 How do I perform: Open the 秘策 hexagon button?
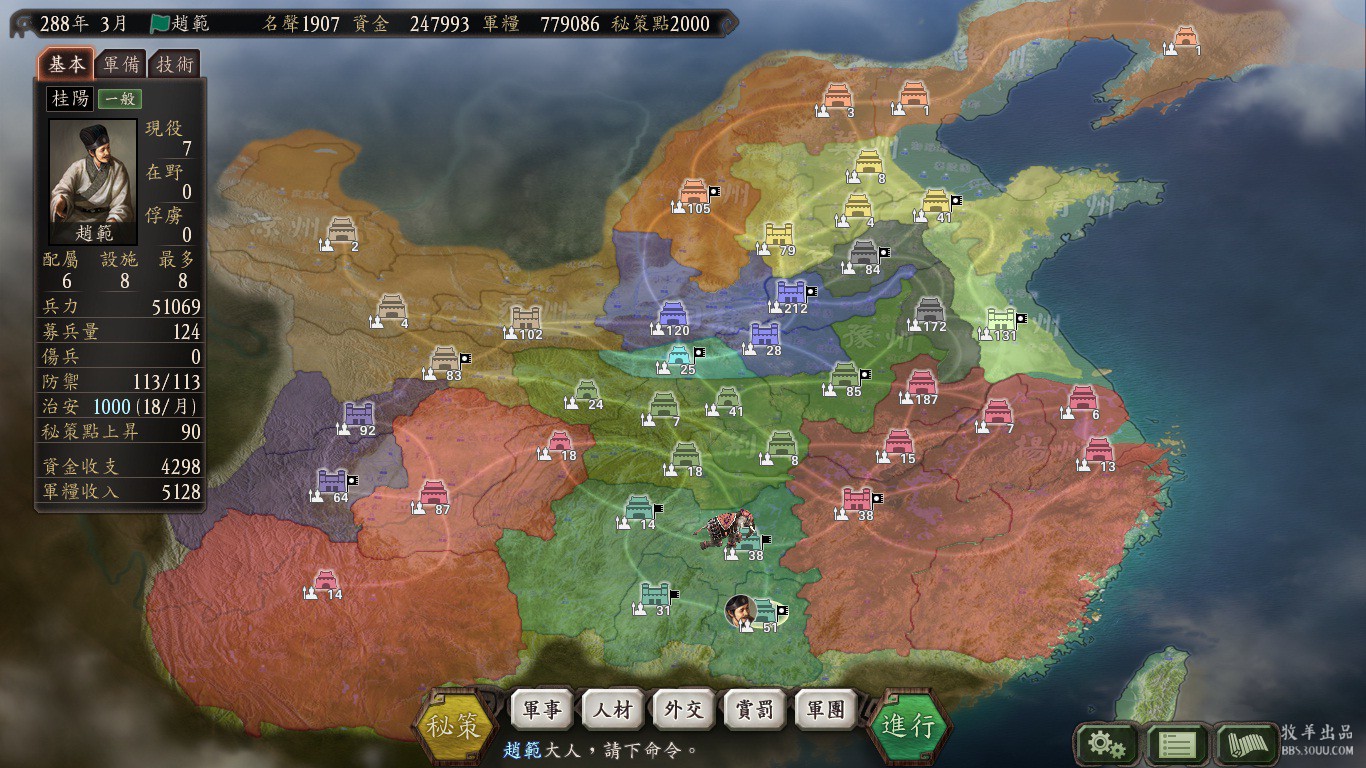tap(455, 725)
